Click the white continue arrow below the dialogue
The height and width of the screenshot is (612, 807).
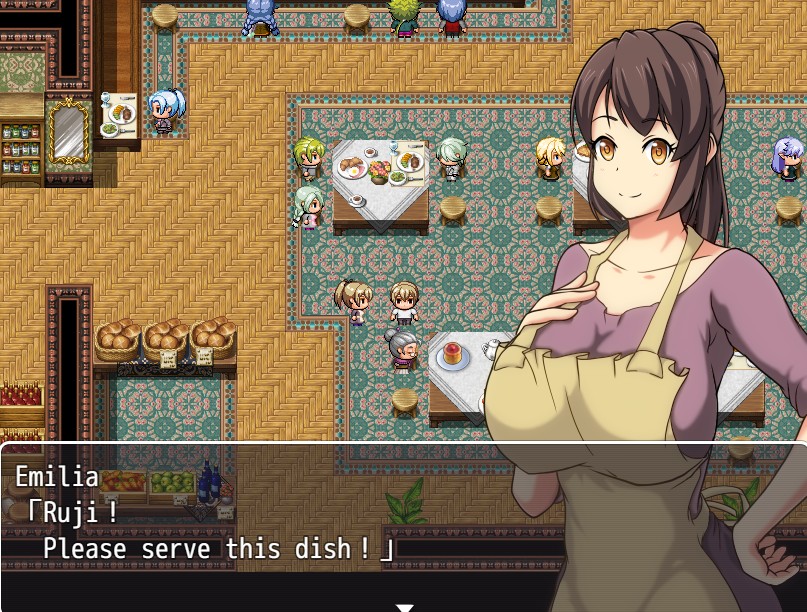(404, 606)
